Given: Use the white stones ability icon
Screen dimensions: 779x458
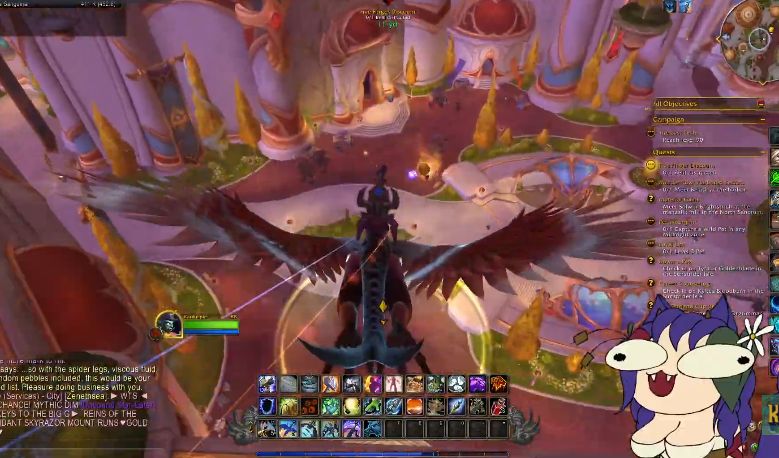Looking at the screenshot, I should pyautogui.click(x=456, y=384).
